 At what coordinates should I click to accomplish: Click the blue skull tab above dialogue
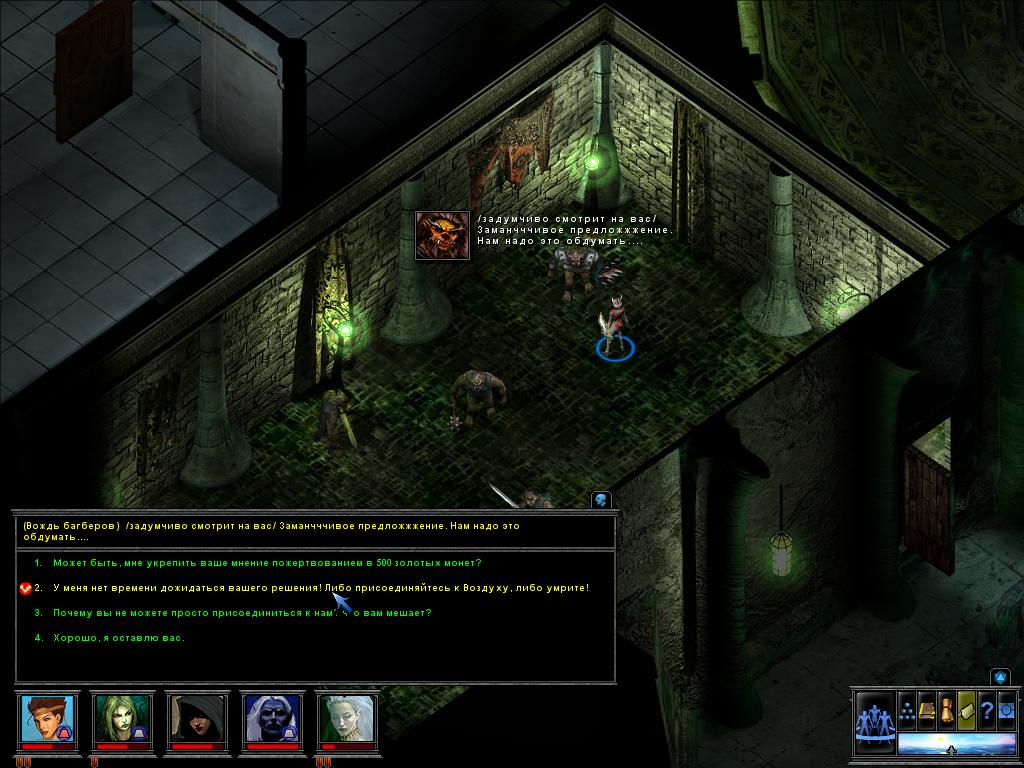(601, 500)
